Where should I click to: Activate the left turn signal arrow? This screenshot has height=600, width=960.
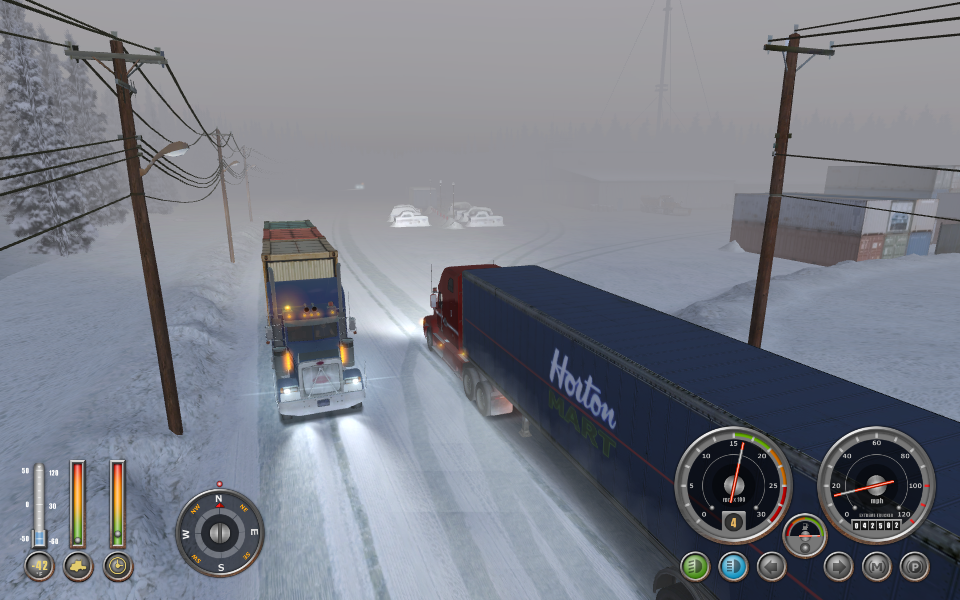(x=771, y=567)
